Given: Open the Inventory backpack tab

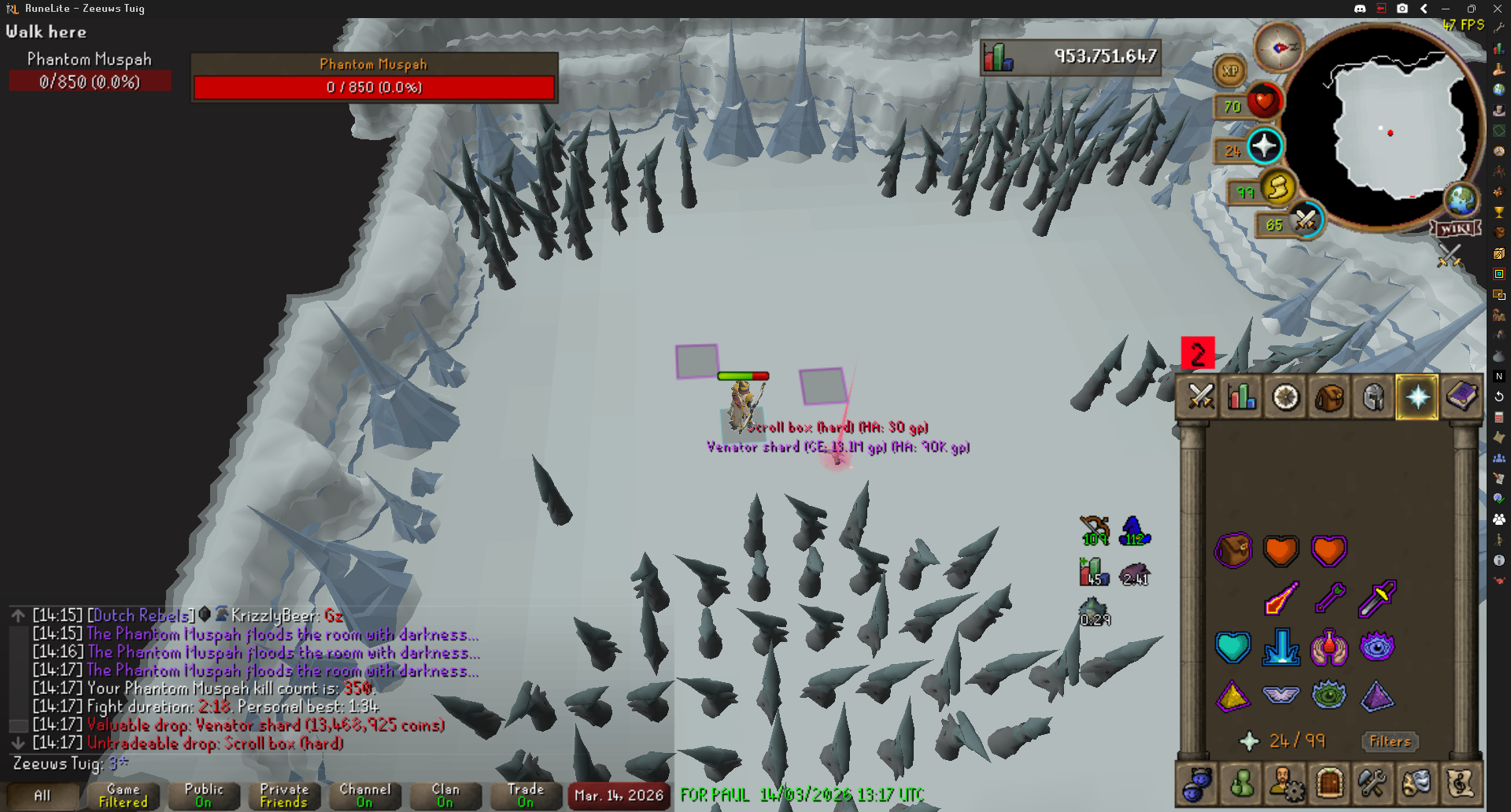Looking at the screenshot, I should point(1329,397).
